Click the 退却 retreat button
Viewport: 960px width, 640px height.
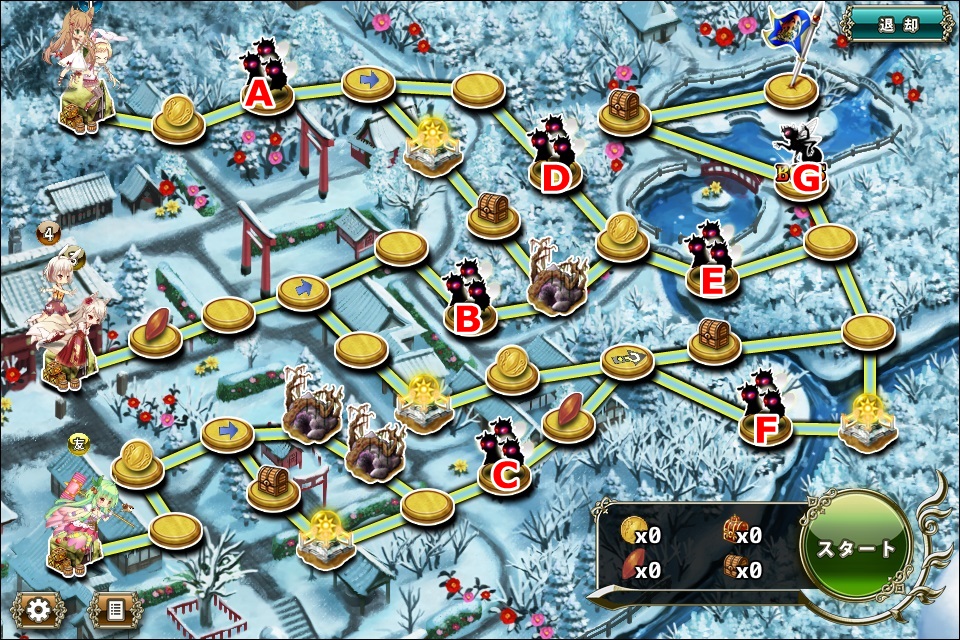(x=896, y=23)
